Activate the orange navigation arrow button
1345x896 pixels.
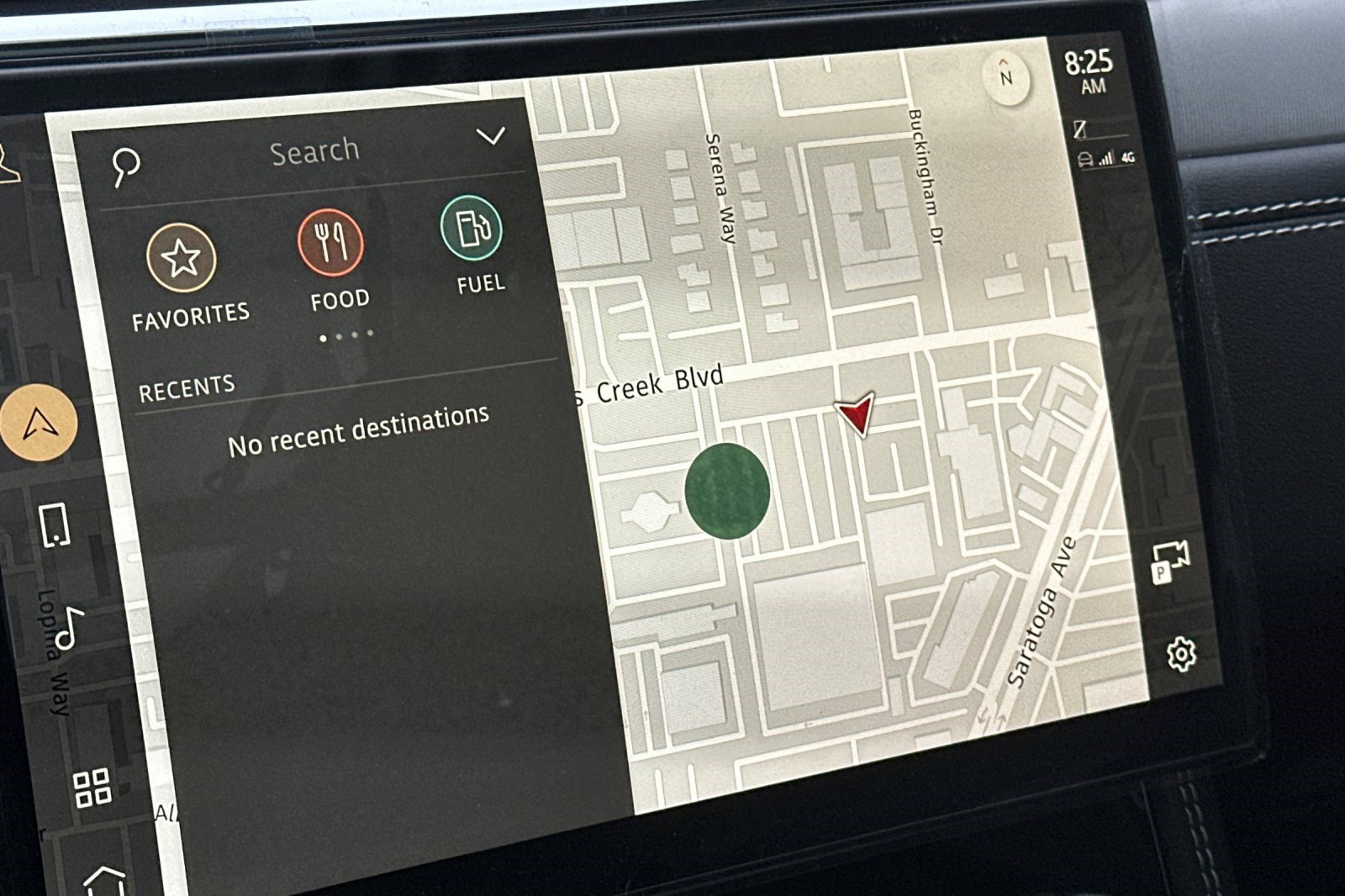coord(38,423)
